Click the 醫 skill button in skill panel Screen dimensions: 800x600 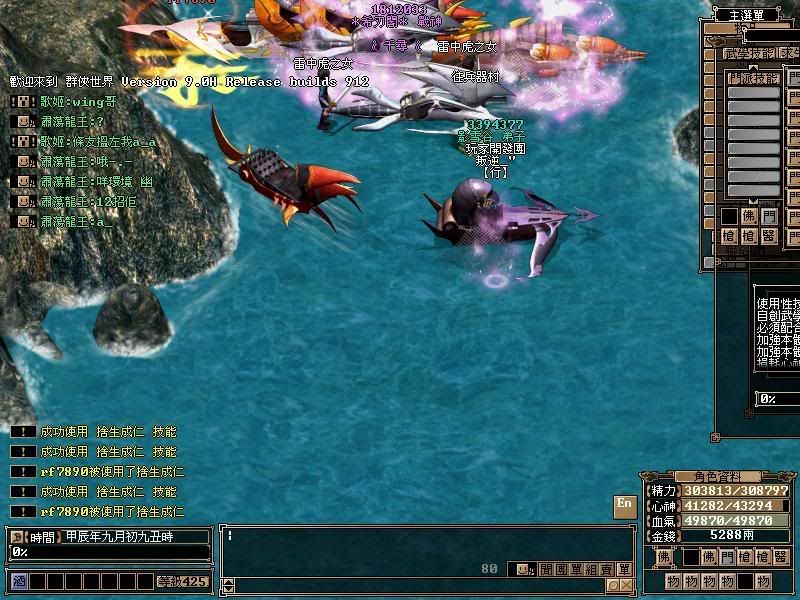tap(768, 235)
